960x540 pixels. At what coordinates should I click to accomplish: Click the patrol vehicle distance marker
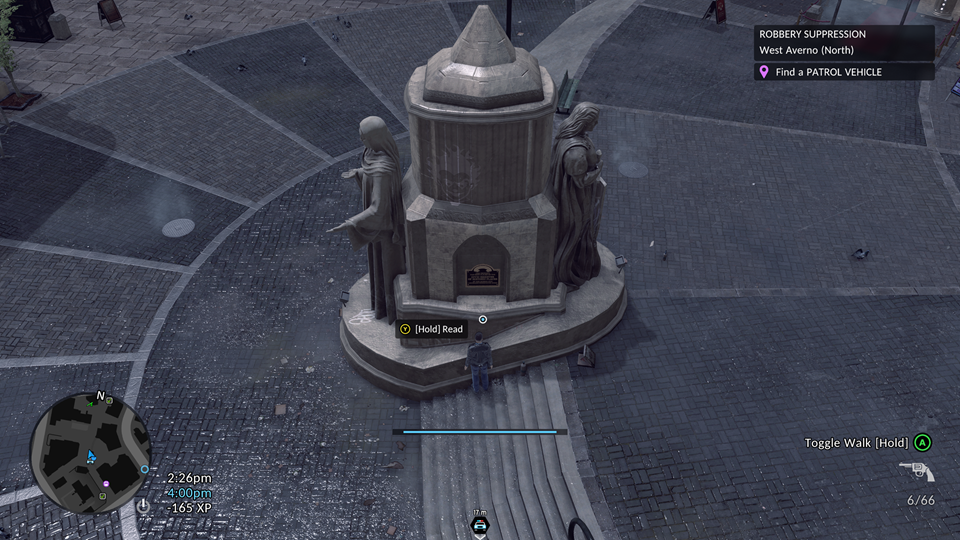click(480, 523)
